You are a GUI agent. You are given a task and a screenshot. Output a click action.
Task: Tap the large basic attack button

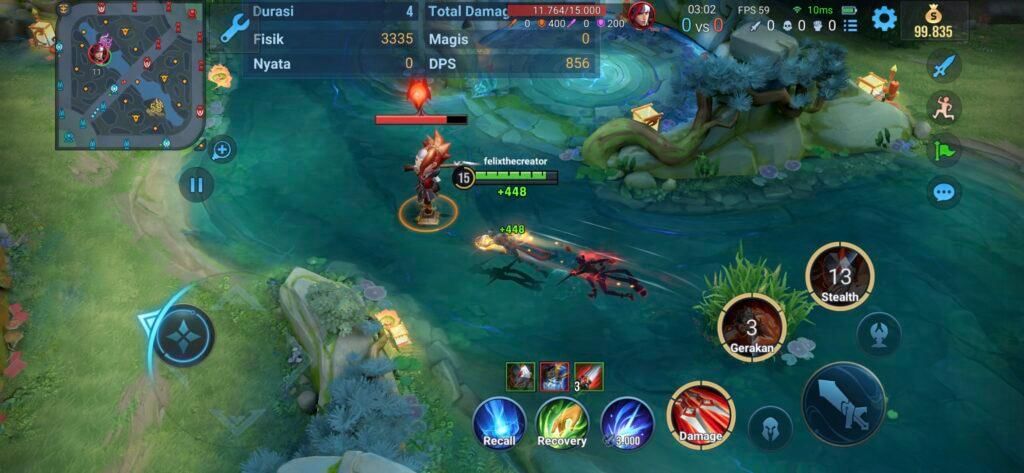tap(843, 402)
